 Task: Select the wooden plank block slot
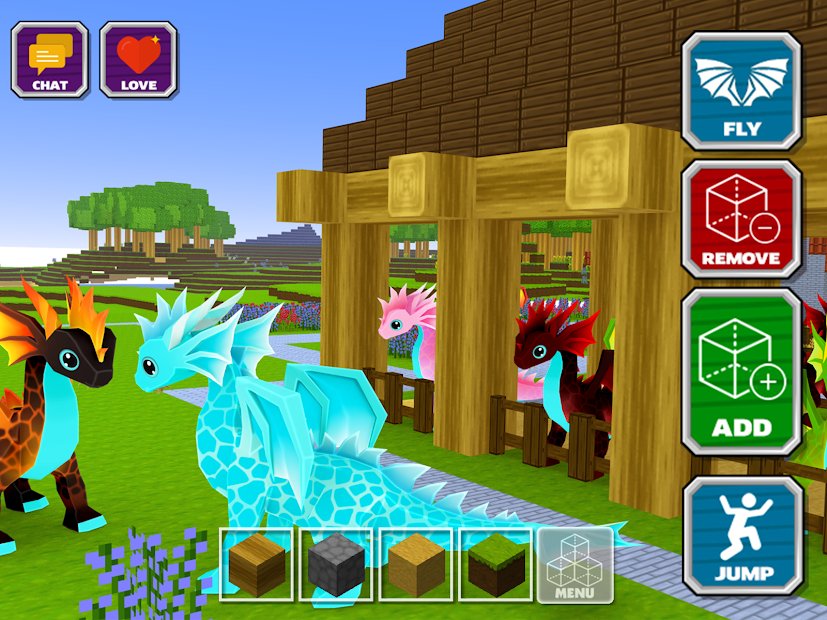click(257, 564)
